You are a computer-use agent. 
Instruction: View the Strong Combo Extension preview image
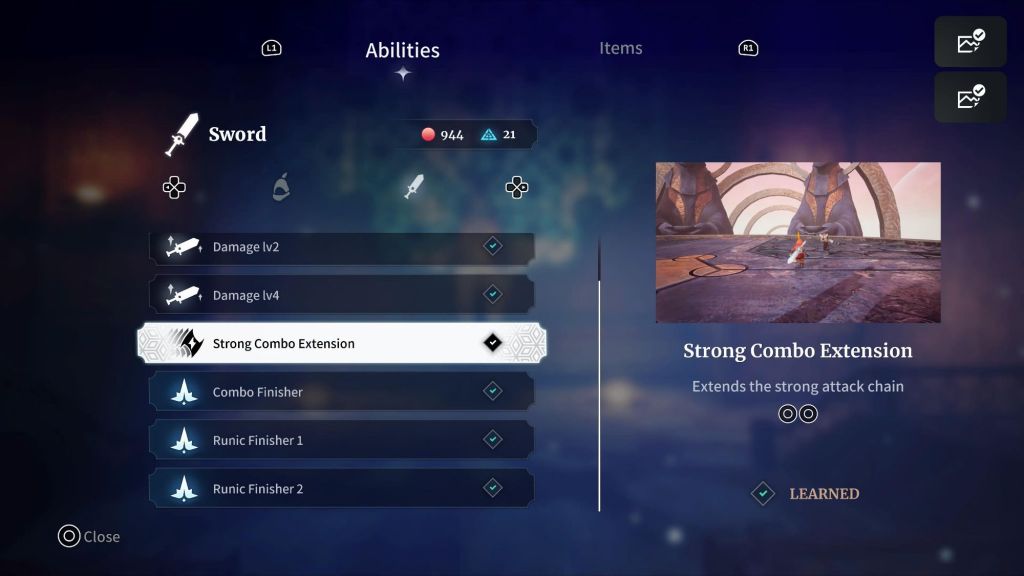pos(797,242)
